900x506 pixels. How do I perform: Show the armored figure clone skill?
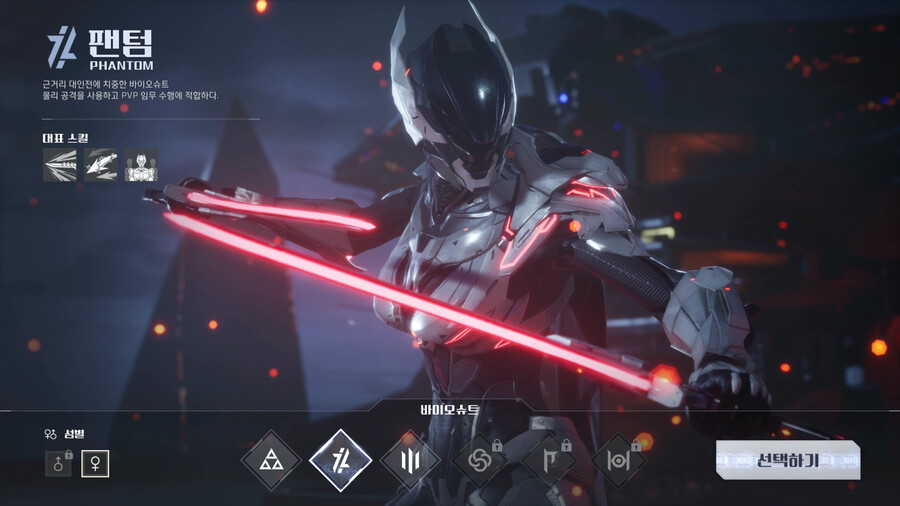coord(141,165)
